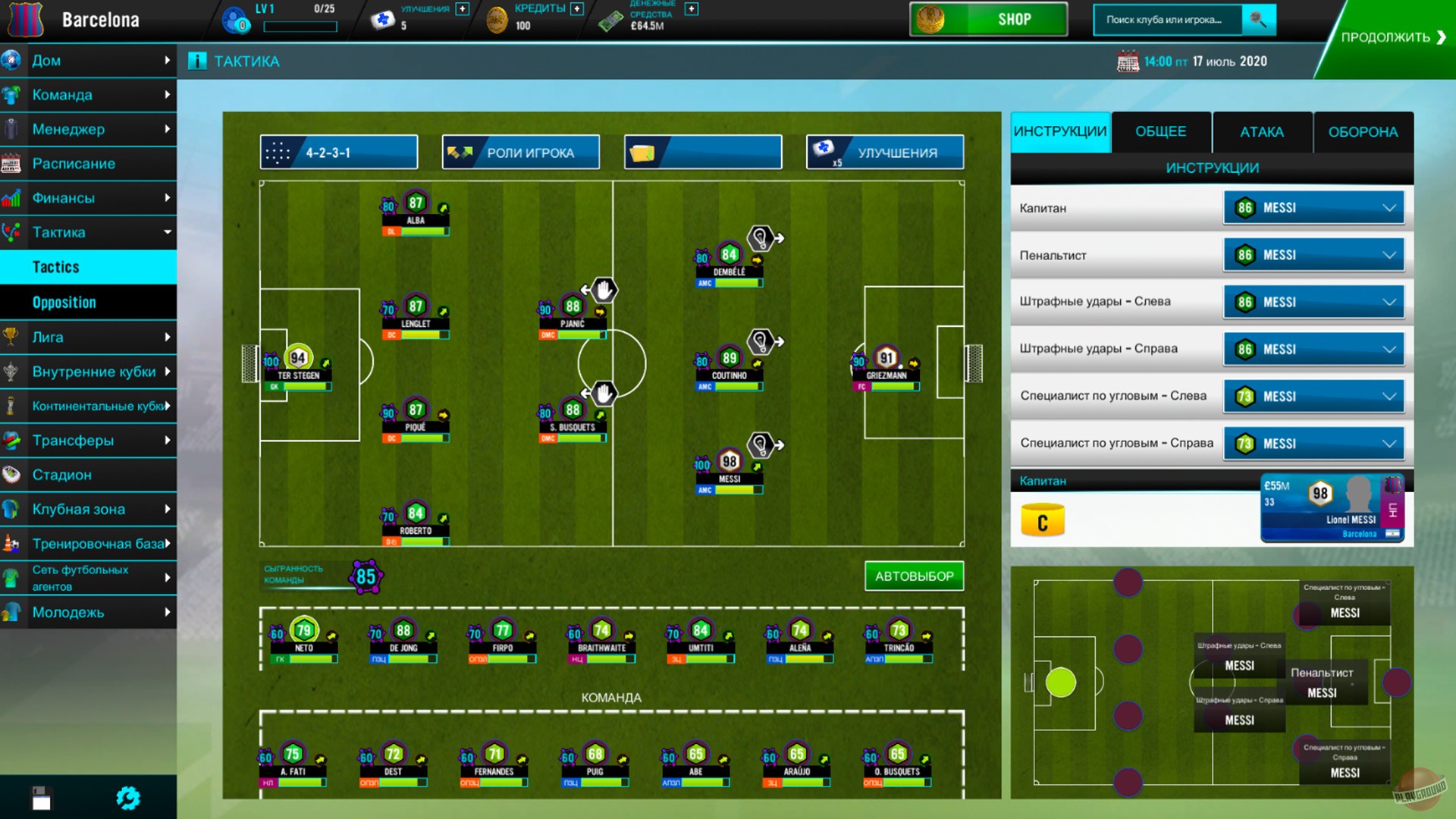Screen dimensions: 1456x819
Task: Click the calendar icon beside the match date
Action: click(1129, 61)
